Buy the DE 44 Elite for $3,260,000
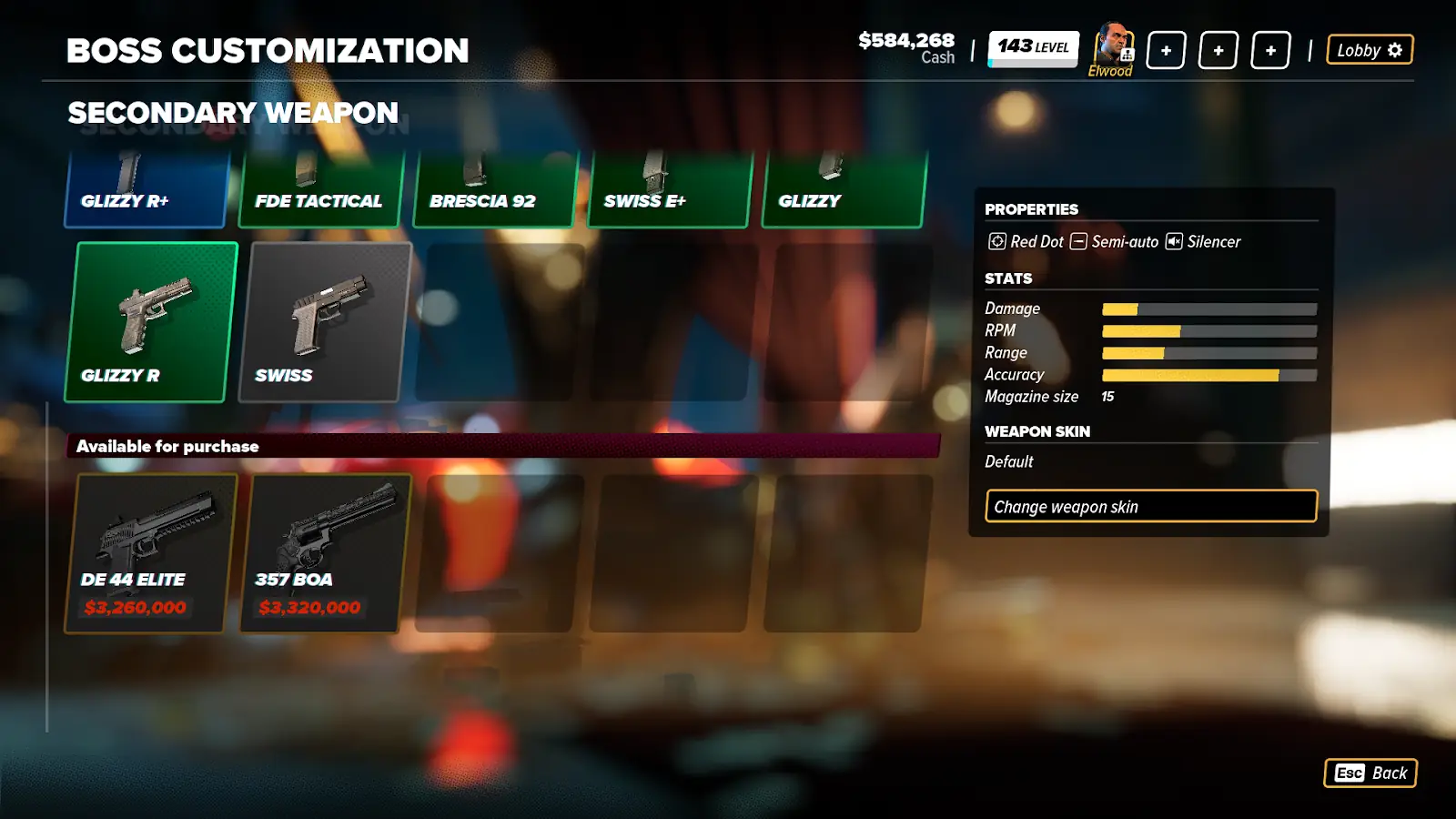 coord(151,553)
